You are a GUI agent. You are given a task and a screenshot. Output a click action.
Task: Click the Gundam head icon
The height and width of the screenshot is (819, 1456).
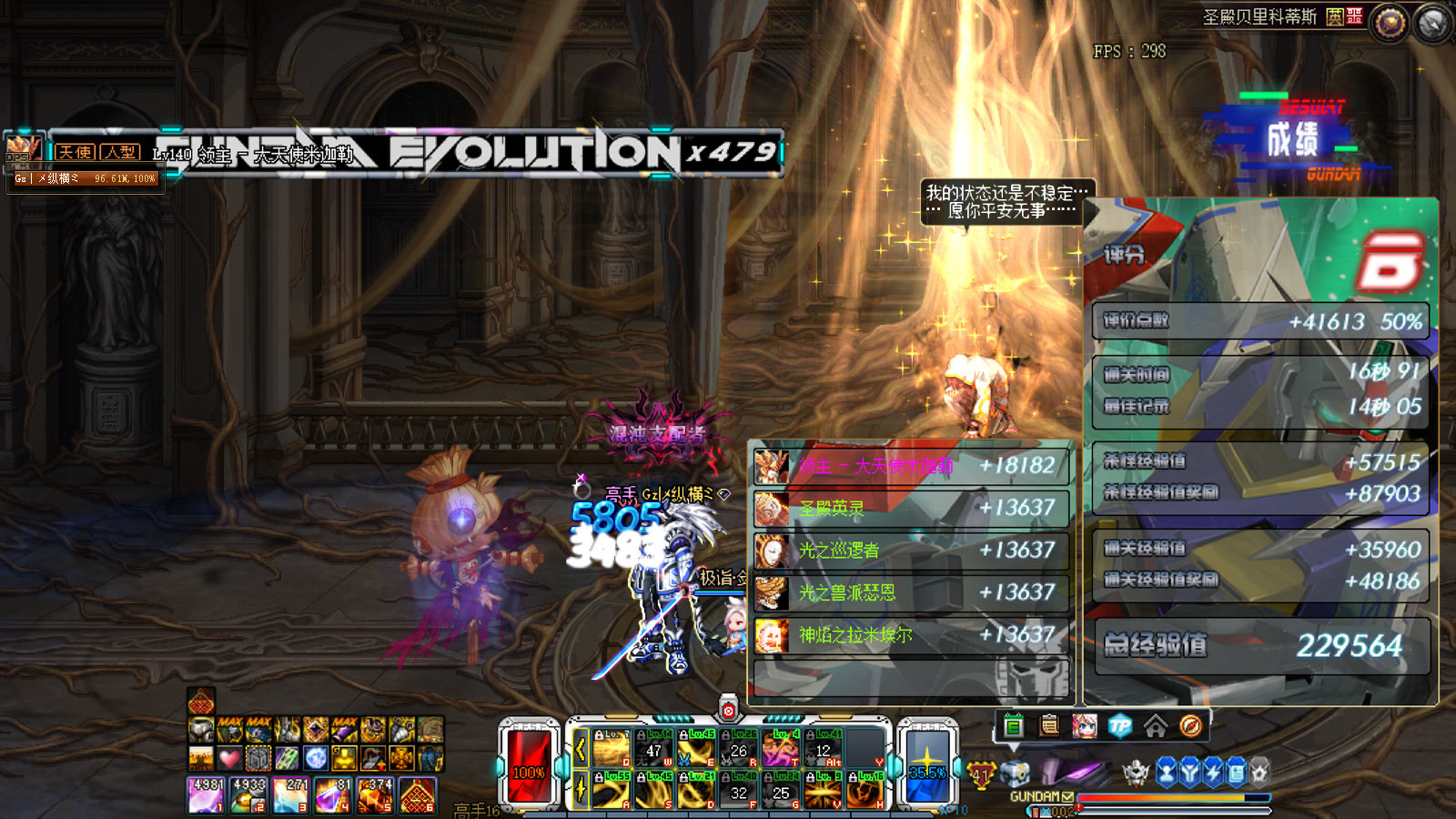click(x=1136, y=773)
